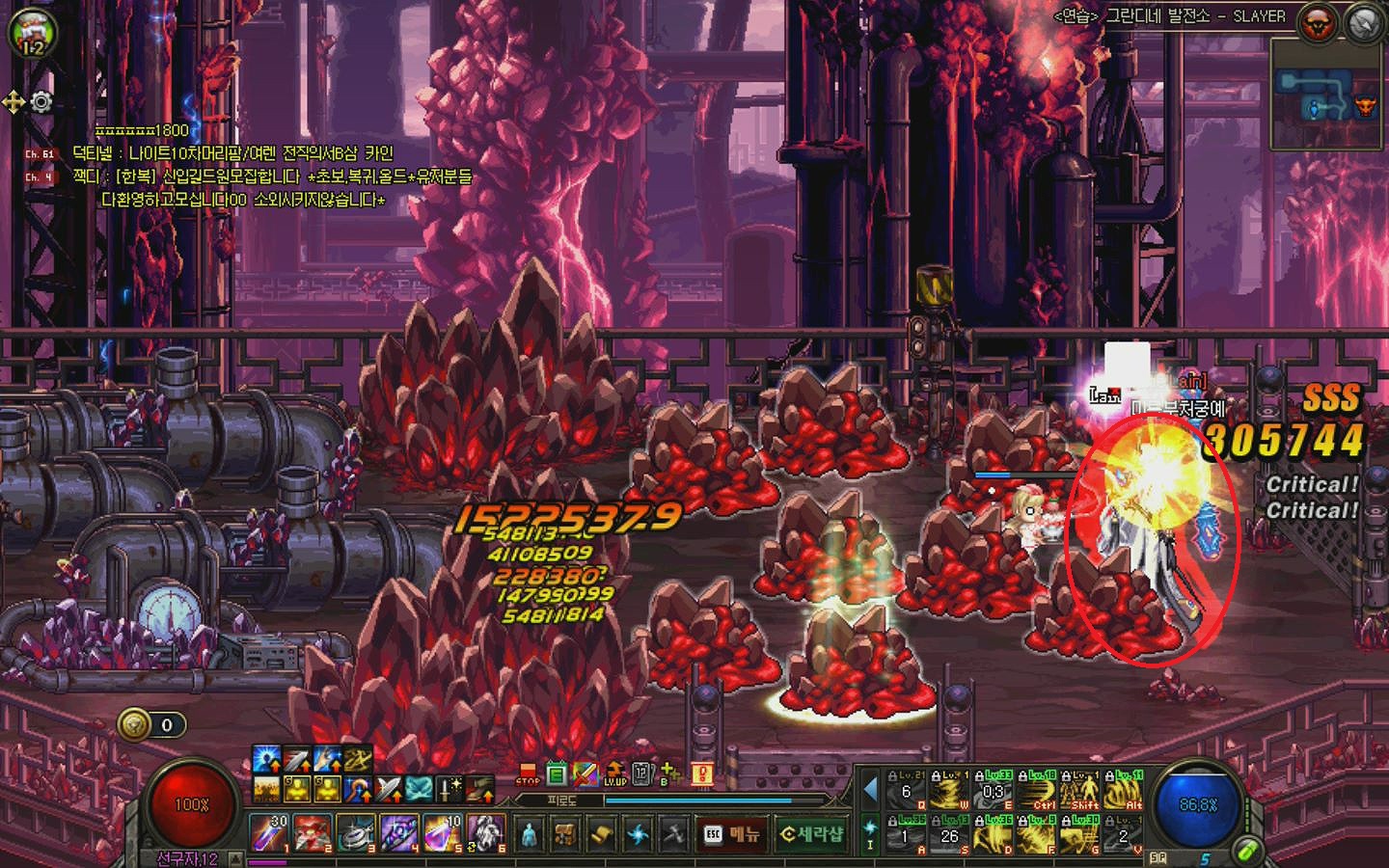Open the treasure chest inventory icon

(x=565, y=834)
